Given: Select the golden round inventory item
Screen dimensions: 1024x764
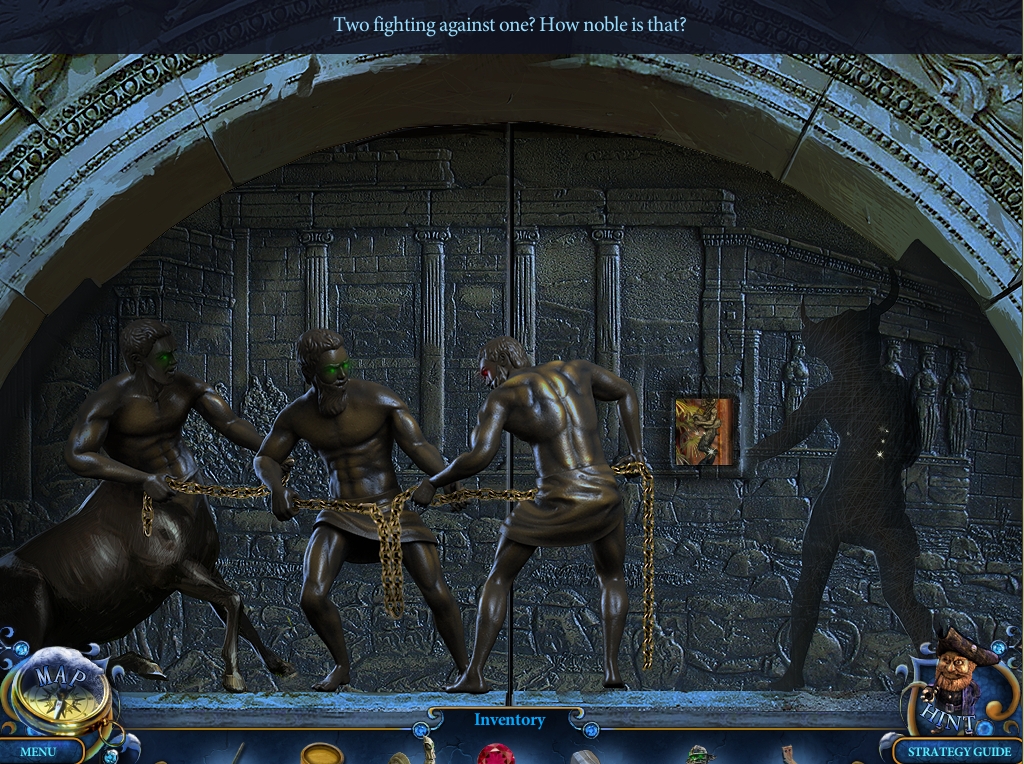Looking at the screenshot, I should 322,754.
